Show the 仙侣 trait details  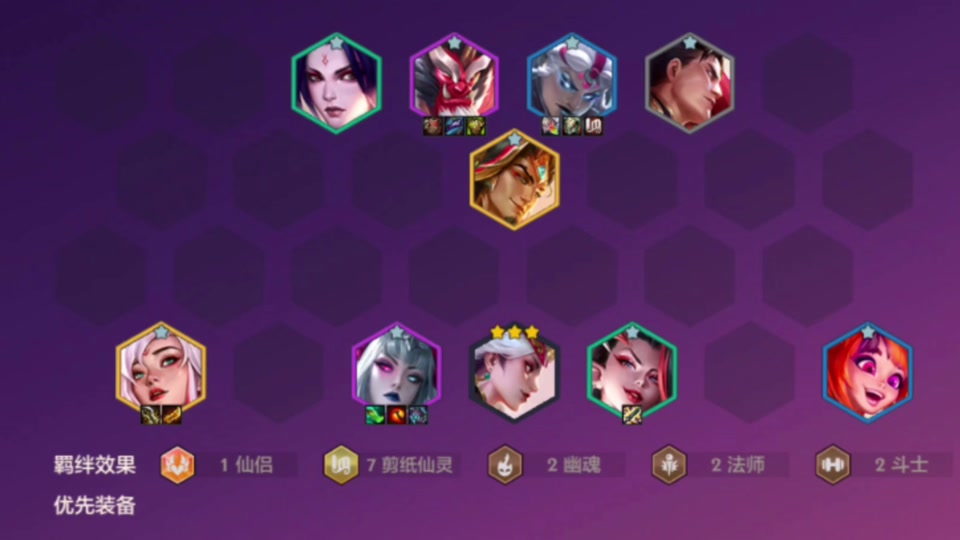[x=228, y=465]
